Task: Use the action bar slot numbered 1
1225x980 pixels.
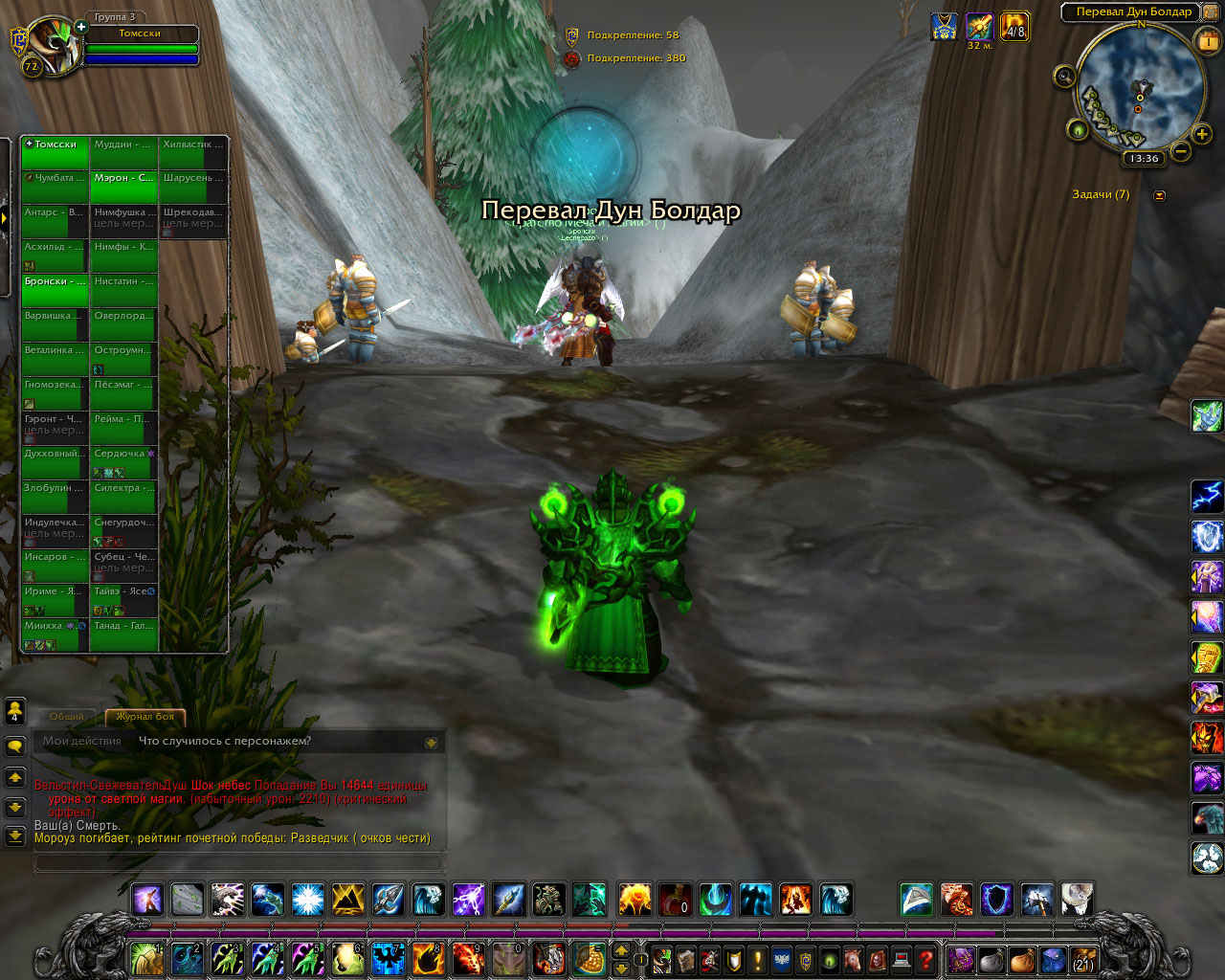Action: (x=146, y=959)
